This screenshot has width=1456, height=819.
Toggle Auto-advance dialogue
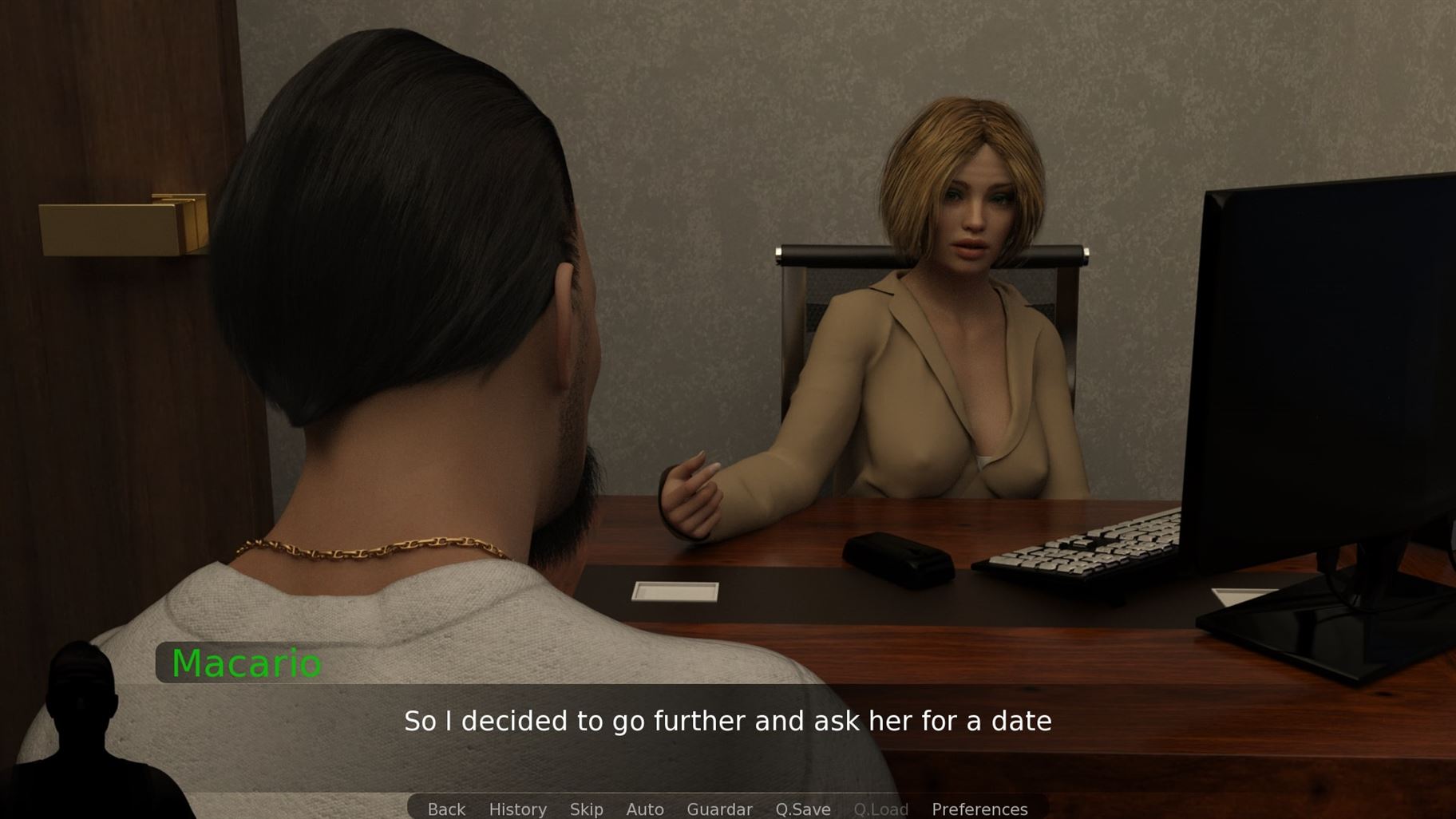click(x=645, y=809)
